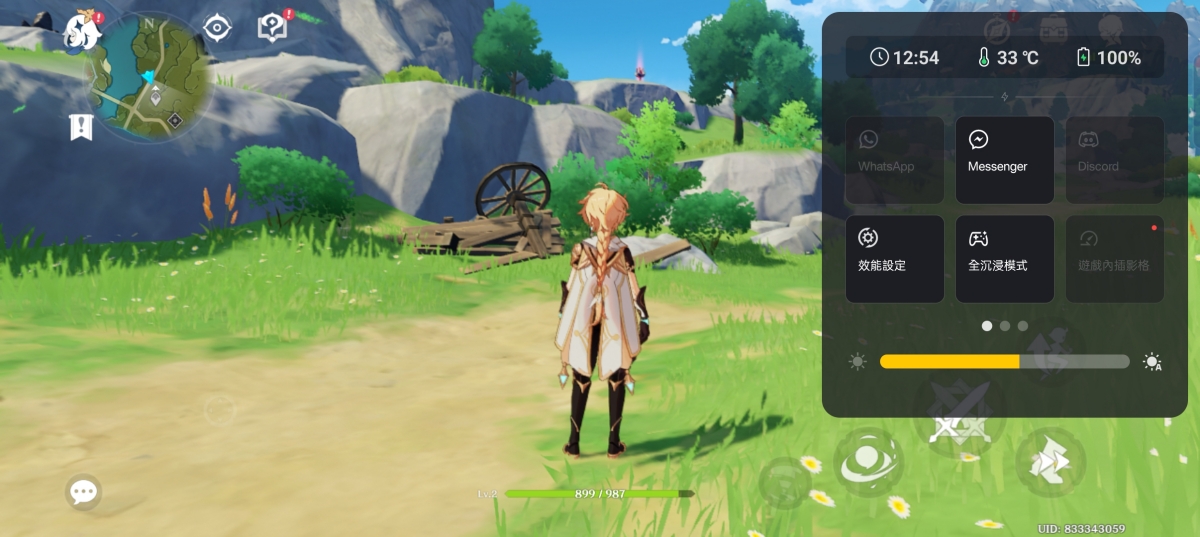
Task: Toggle the auto-brightness sun icon
Action: click(x=1152, y=362)
